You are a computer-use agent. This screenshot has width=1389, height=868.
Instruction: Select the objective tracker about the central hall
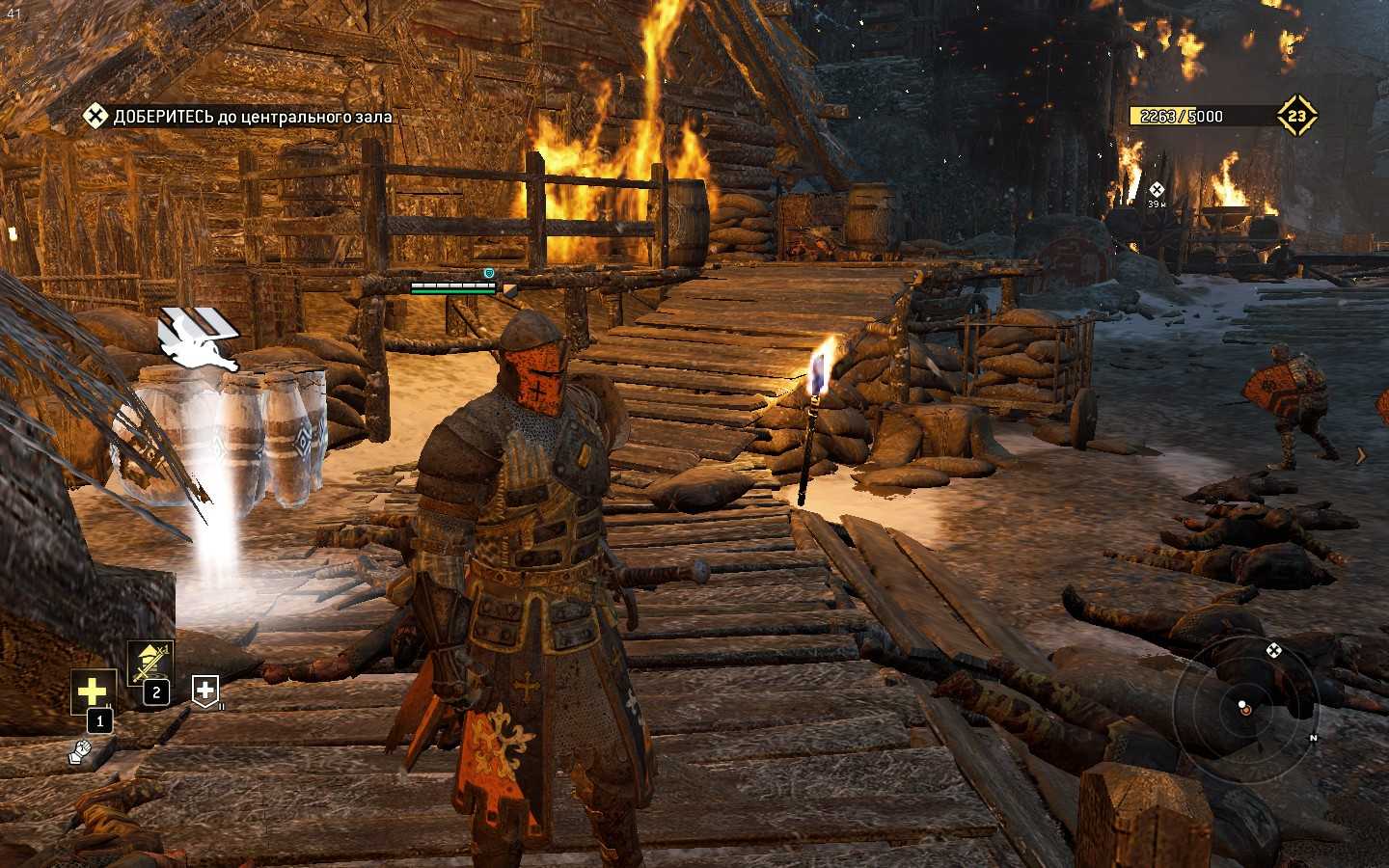tap(238, 117)
